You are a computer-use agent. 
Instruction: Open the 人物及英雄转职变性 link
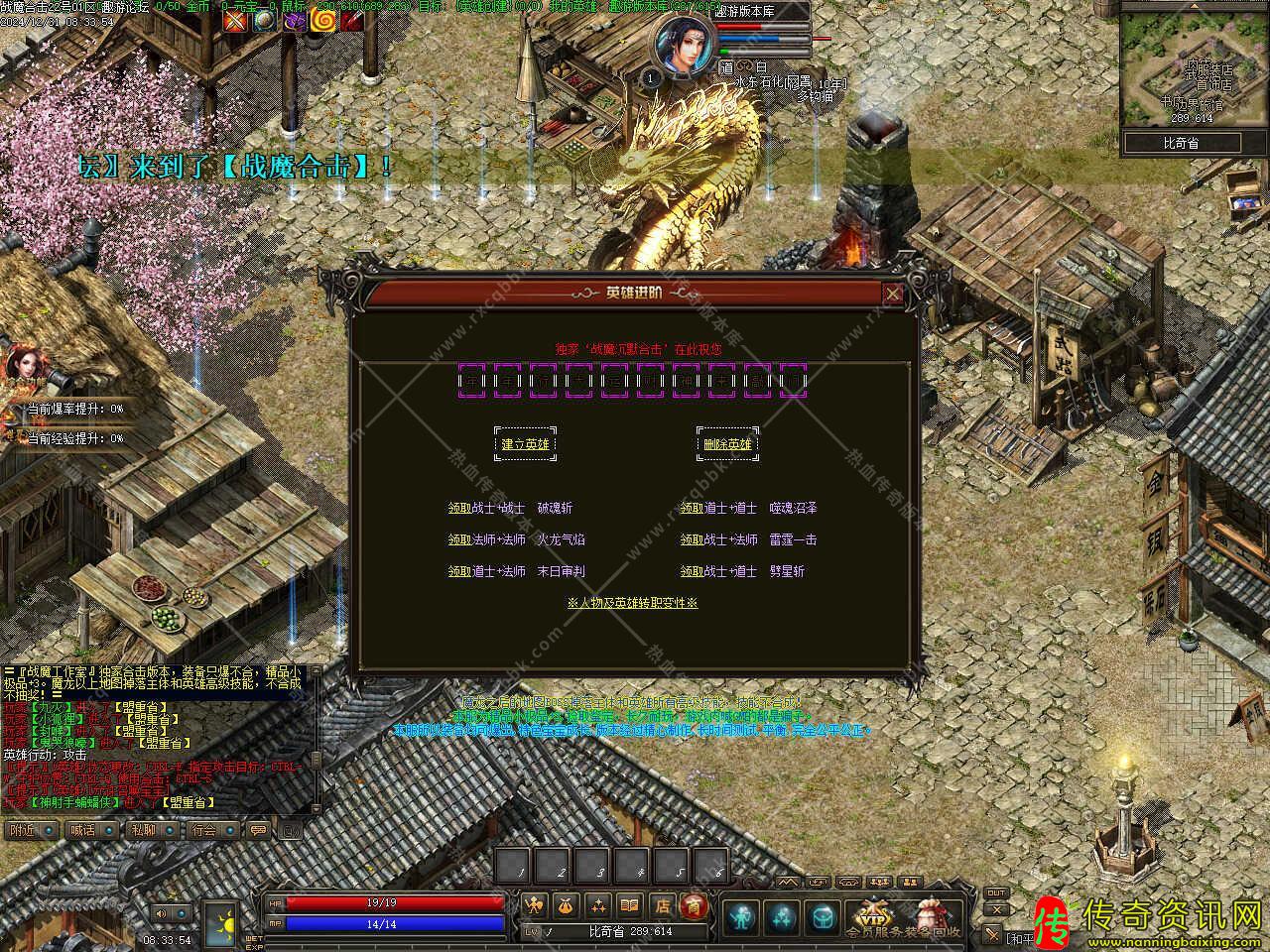pos(632,602)
